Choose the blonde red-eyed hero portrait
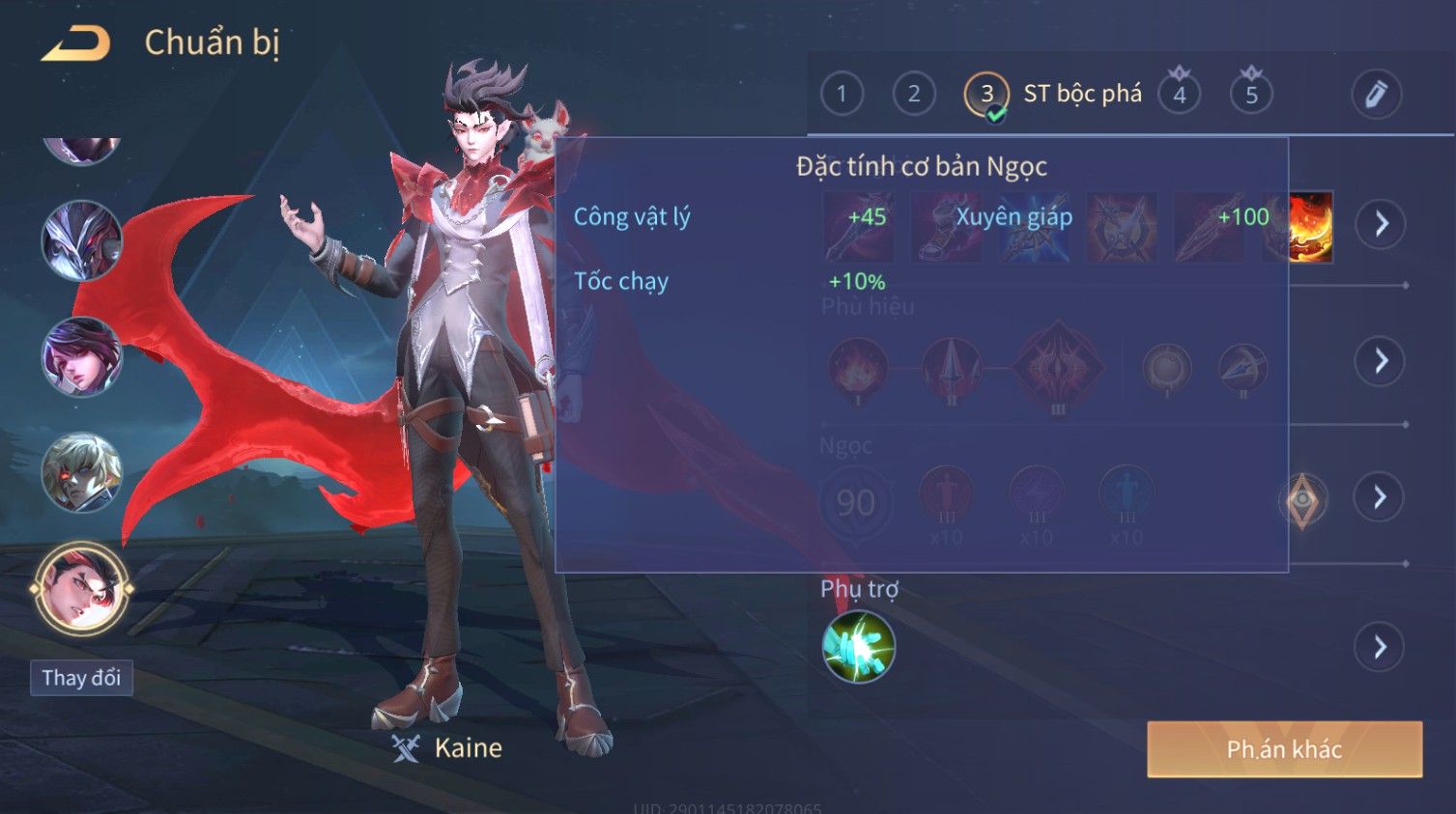Image resolution: width=1456 pixels, height=814 pixels. coord(82,472)
